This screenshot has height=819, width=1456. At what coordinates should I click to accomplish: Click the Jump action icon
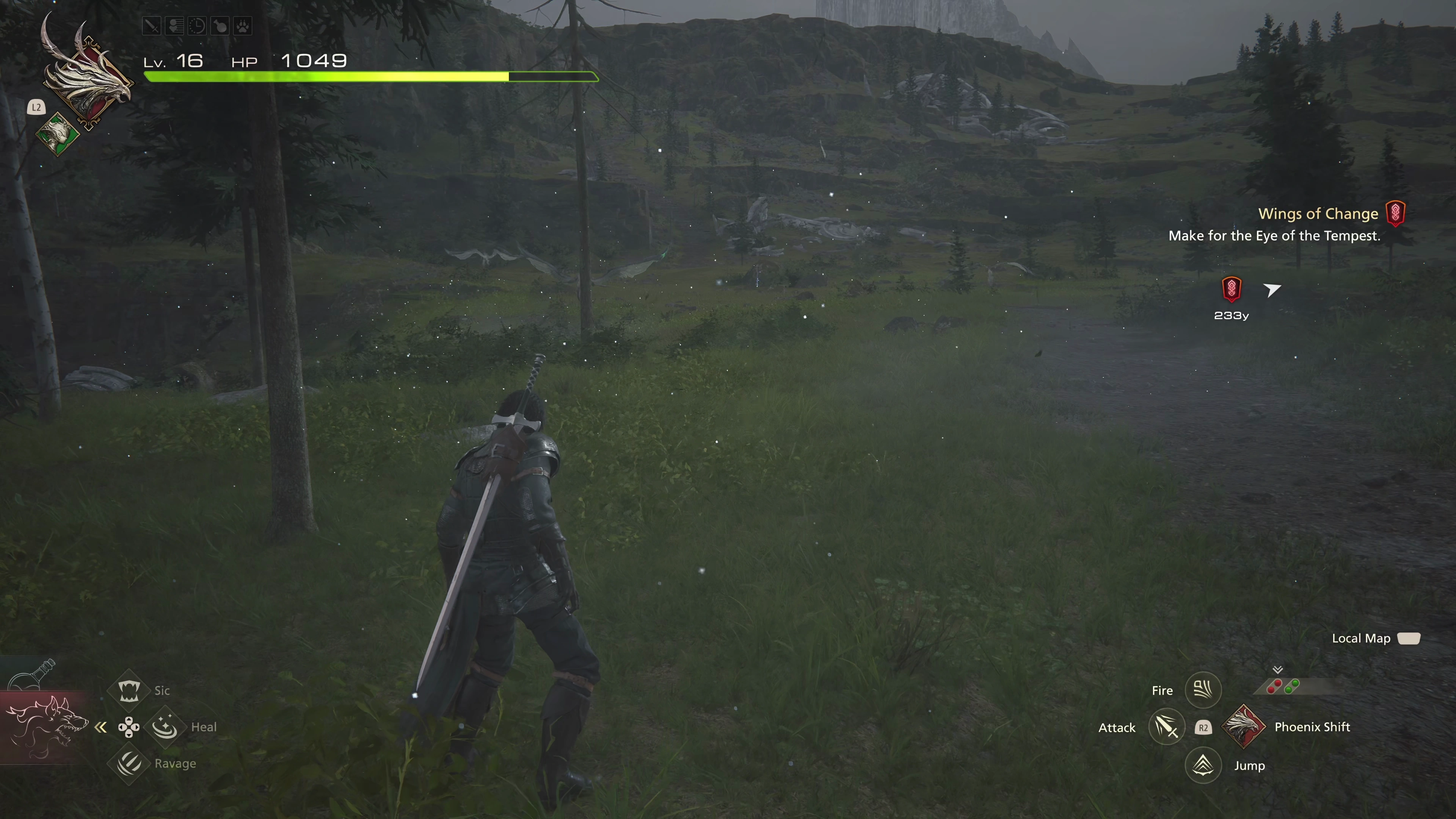tap(1203, 765)
